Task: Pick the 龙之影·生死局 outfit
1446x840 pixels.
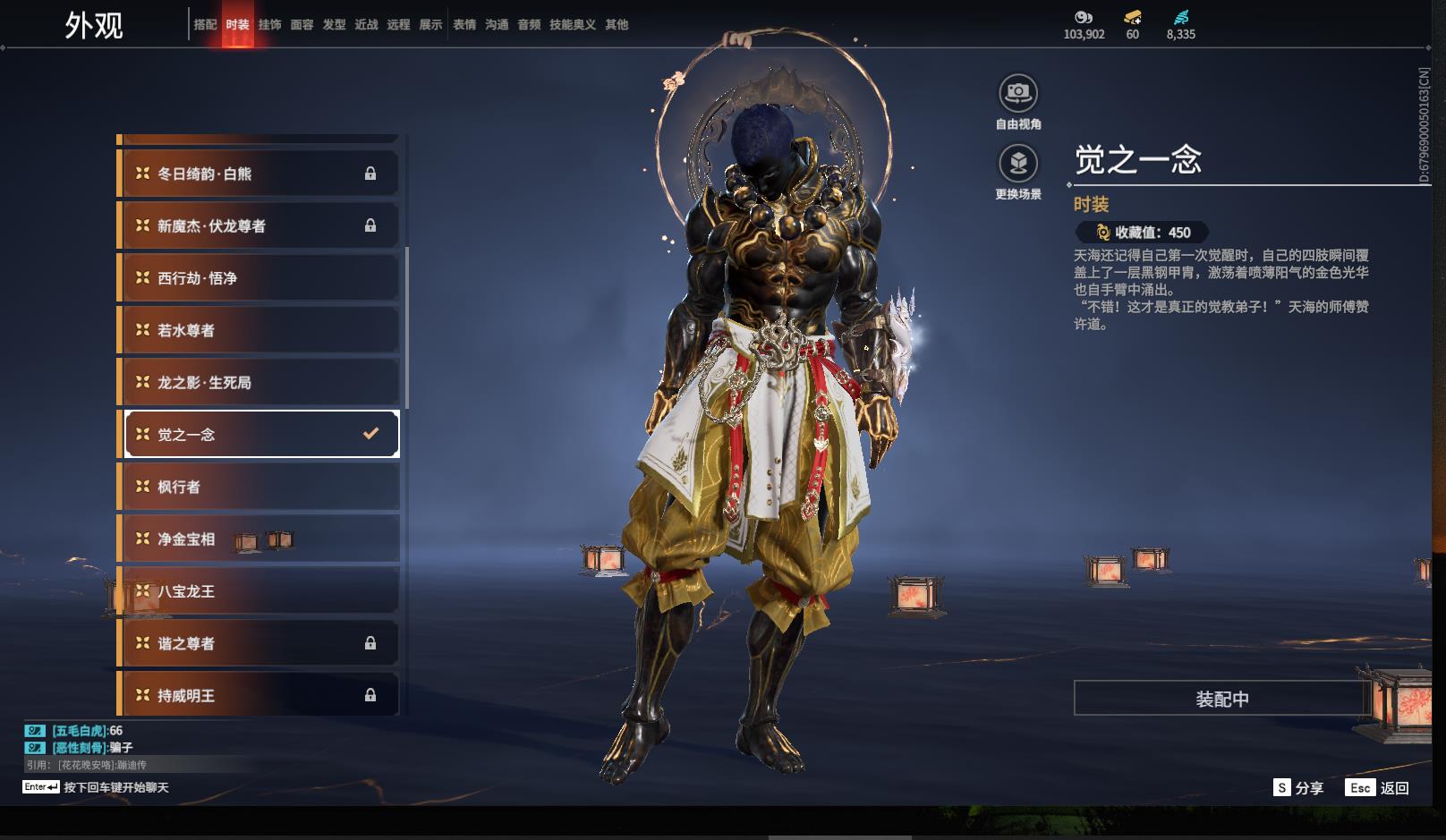Action: tap(259, 382)
